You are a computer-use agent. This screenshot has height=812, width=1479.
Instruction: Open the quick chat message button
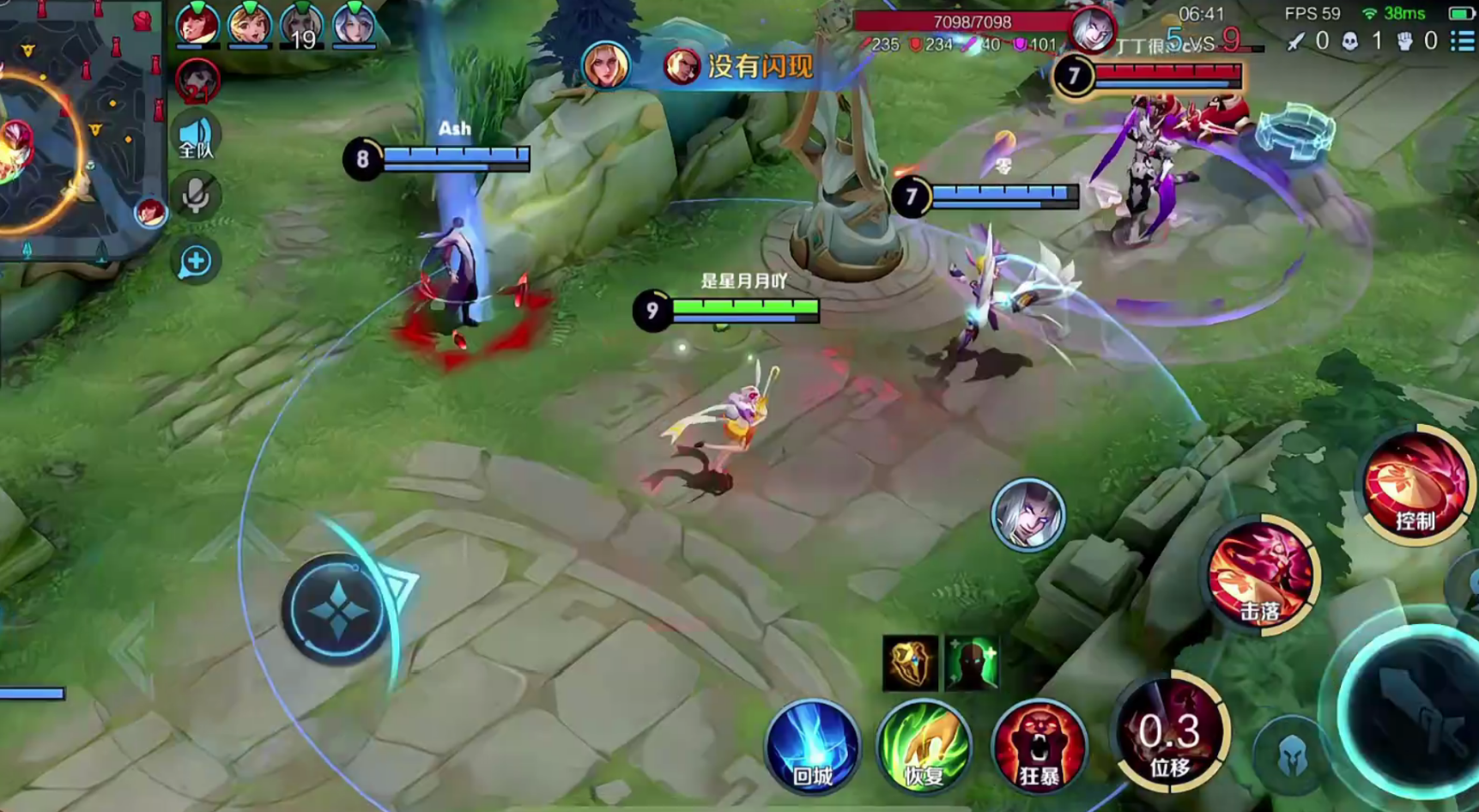(196, 261)
